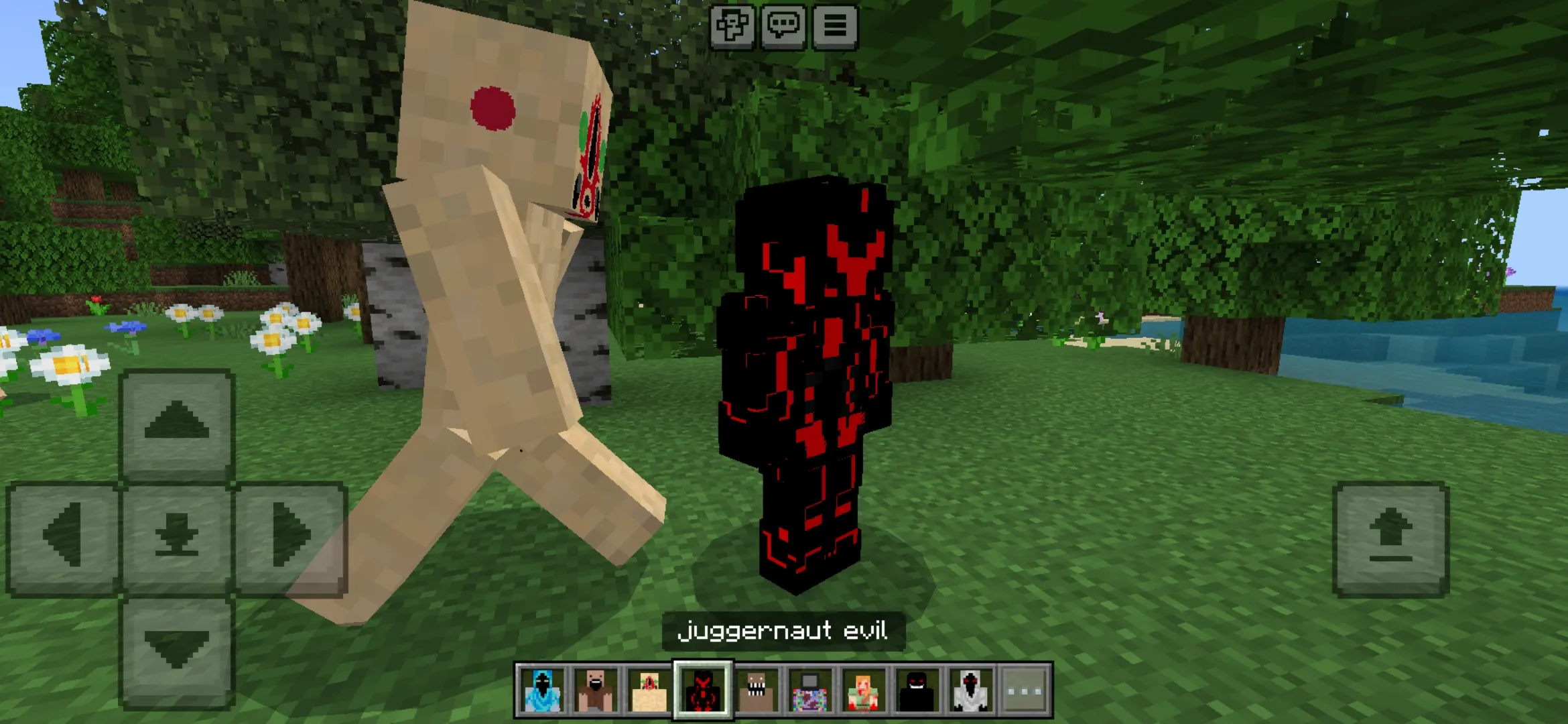The width and height of the screenshot is (1568, 724).
Task: Select the white hooded red-eyed hotbar slot
Action: click(x=971, y=690)
